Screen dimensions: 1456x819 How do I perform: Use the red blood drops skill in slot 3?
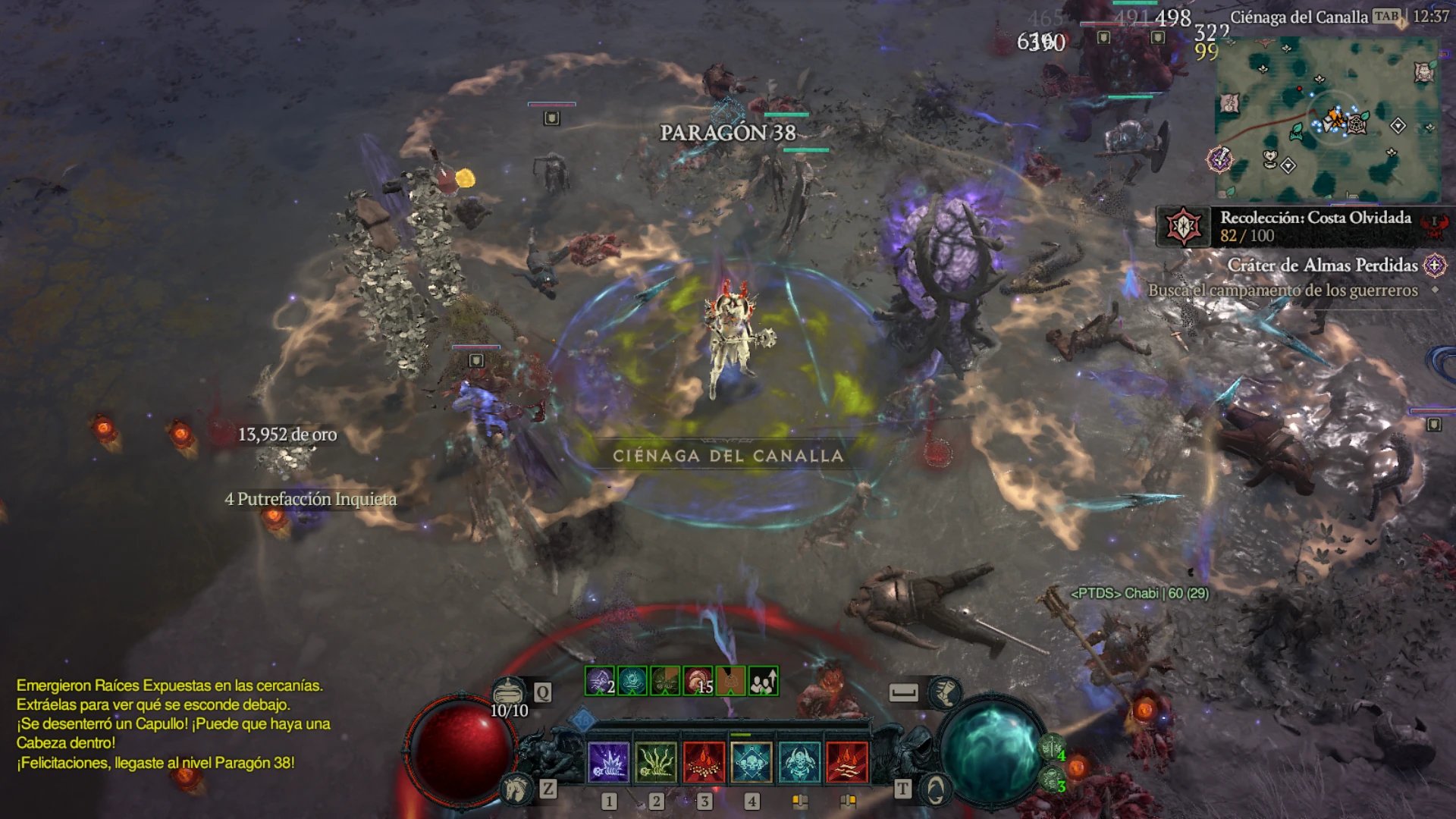tap(704, 761)
